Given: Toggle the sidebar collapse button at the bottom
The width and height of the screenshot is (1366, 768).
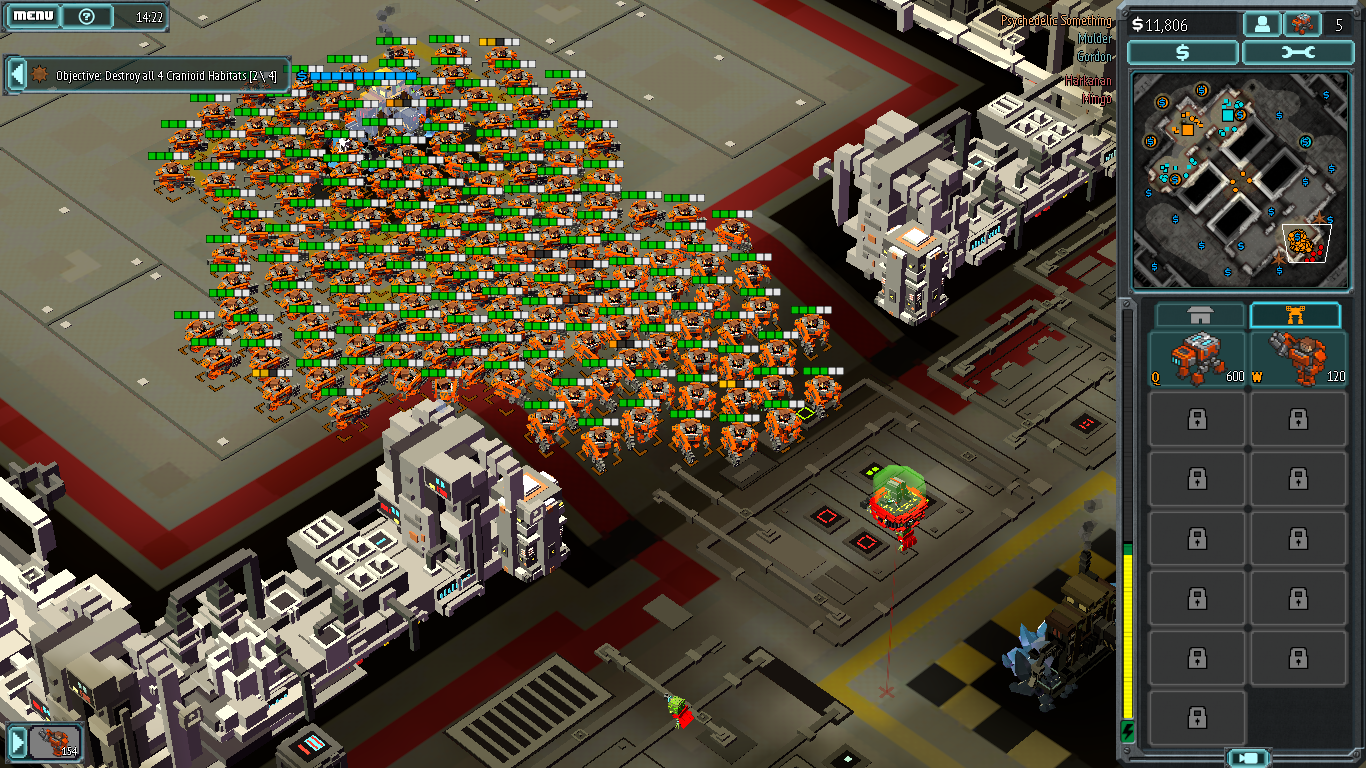Looking at the screenshot, I should pyautogui.click(x=1247, y=757).
